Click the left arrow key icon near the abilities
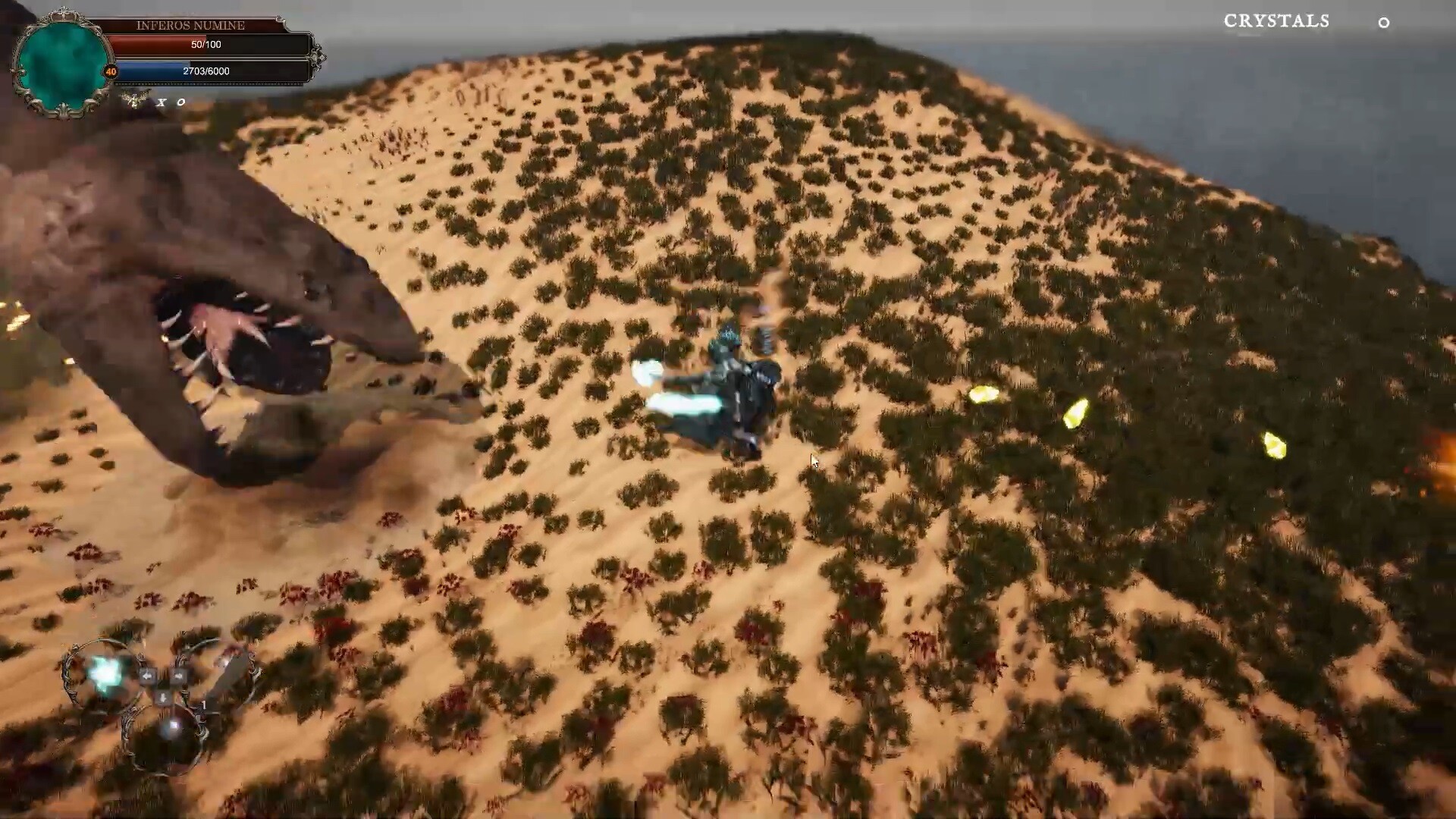The height and width of the screenshot is (819, 1456). tap(148, 675)
